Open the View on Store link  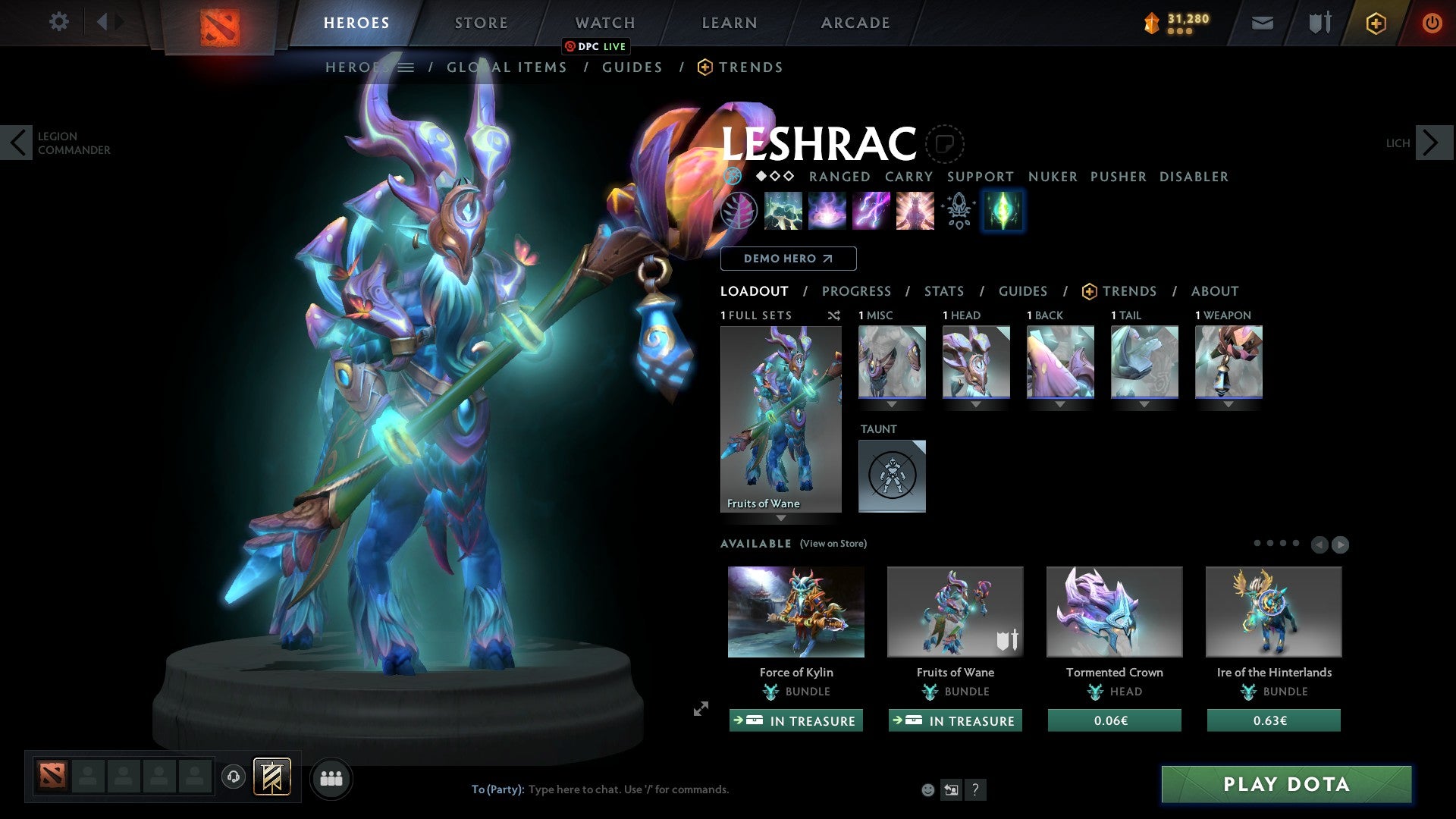pos(833,544)
